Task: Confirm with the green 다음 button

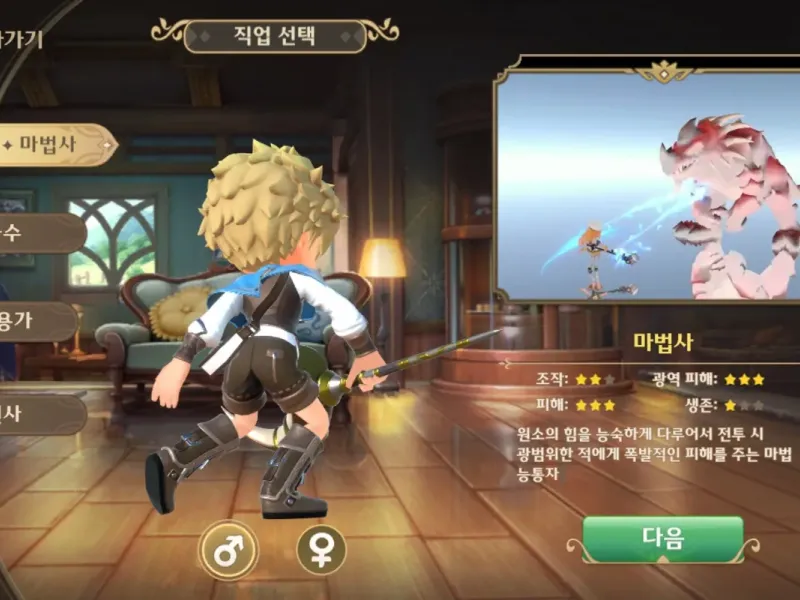Action: (663, 540)
